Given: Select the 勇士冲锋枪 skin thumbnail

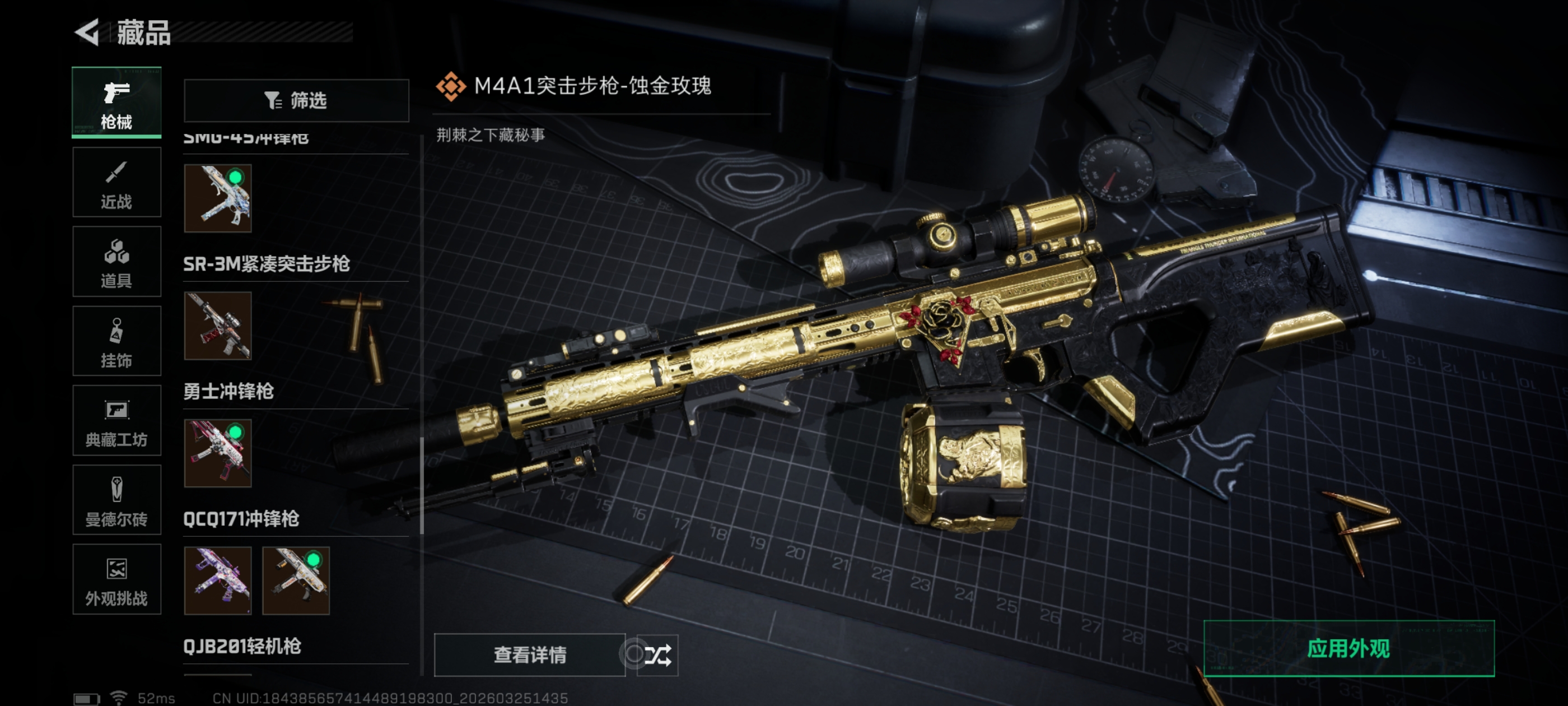Looking at the screenshot, I should coord(217,453).
